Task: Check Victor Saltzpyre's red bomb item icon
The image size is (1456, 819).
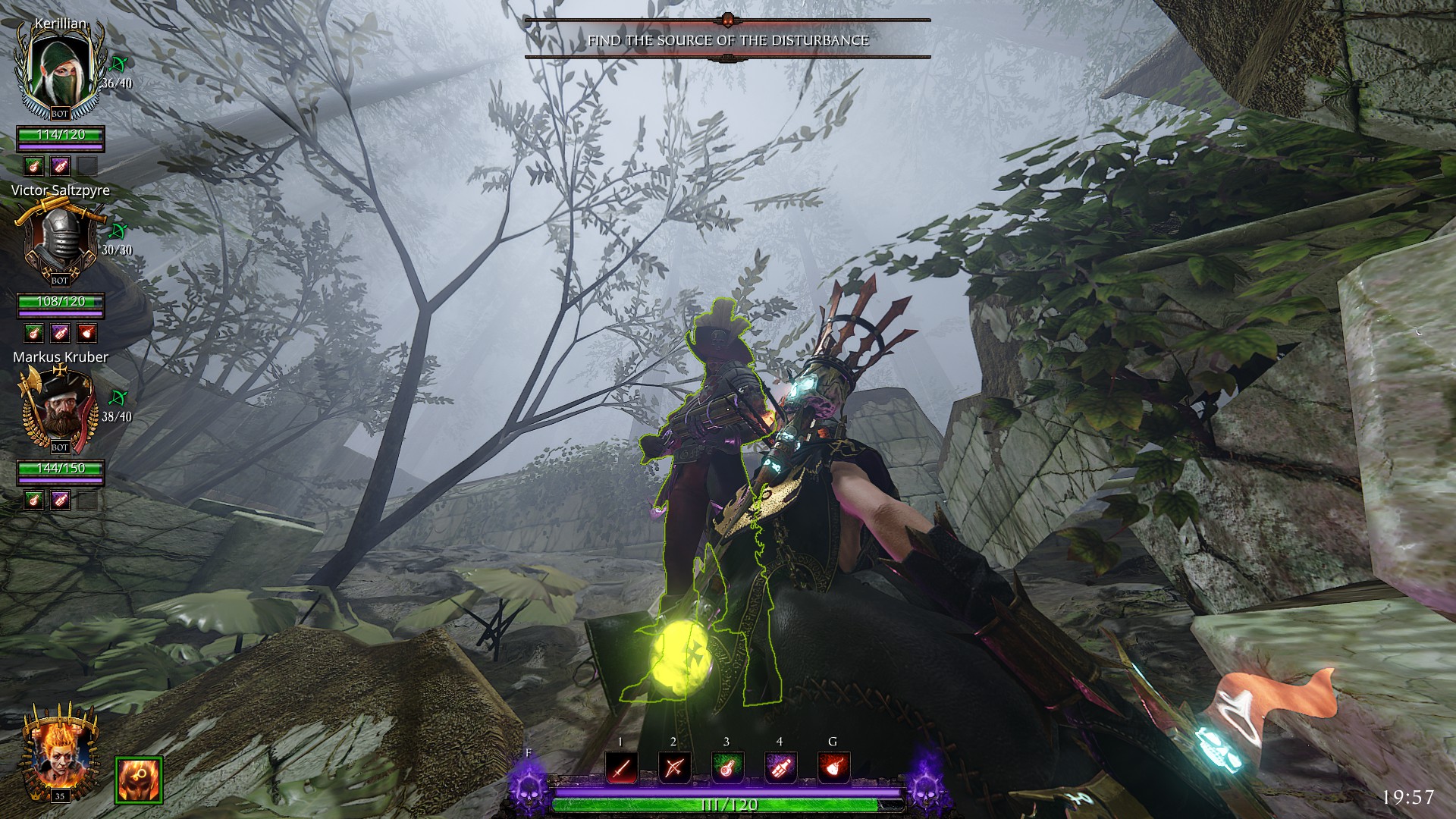Action: pos(86,333)
